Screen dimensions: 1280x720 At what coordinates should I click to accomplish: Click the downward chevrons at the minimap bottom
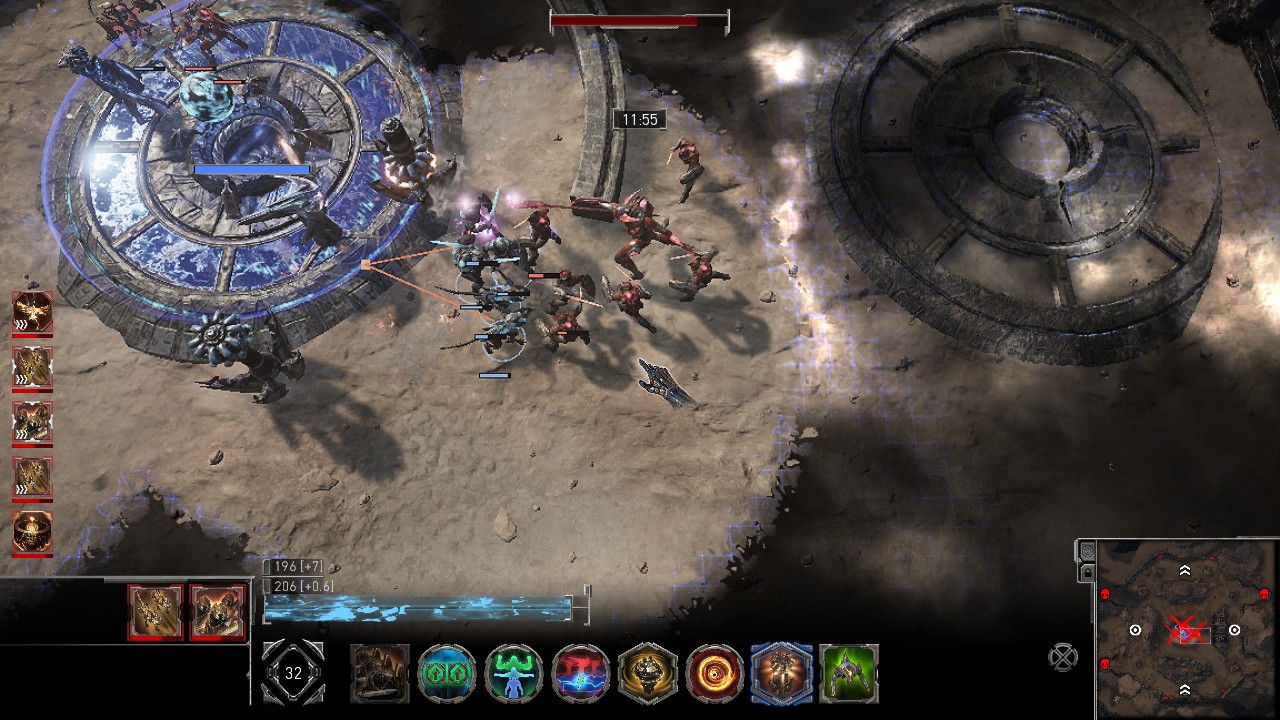pos(1185,690)
